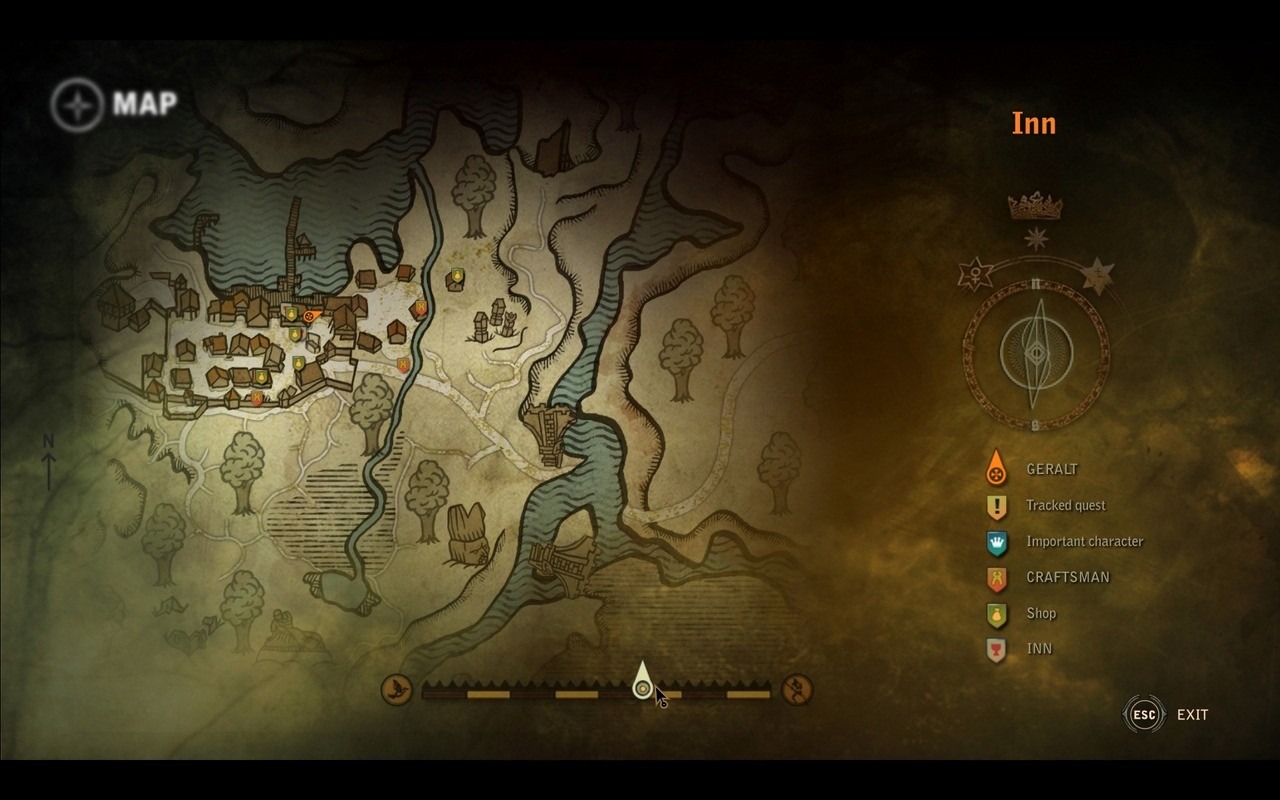Click the bird icon left of the slider
Image resolution: width=1280 pixels, height=800 pixels.
pos(397,689)
